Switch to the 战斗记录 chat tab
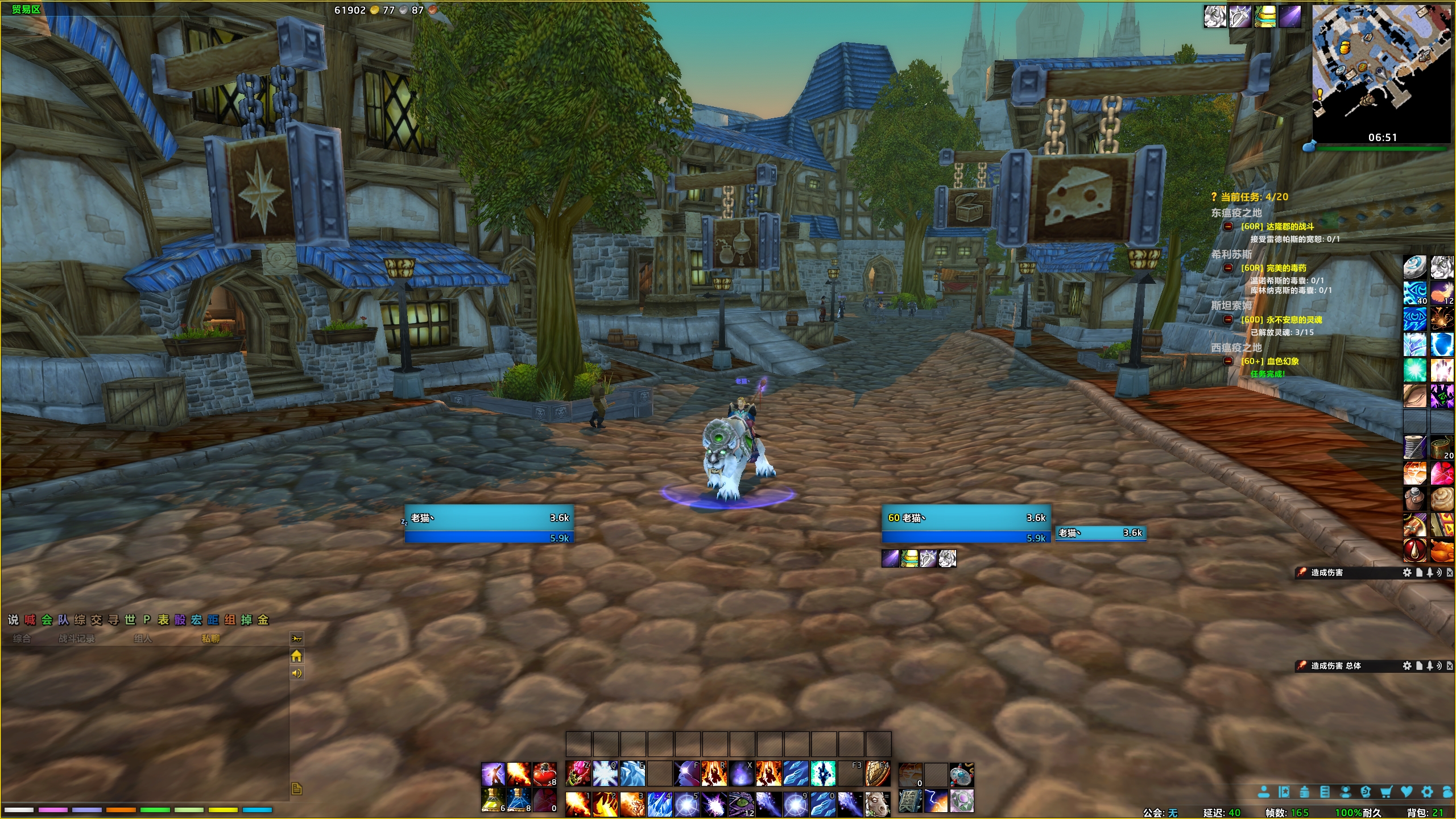This screenshot has height=819, width=1456. pos(77,639)
